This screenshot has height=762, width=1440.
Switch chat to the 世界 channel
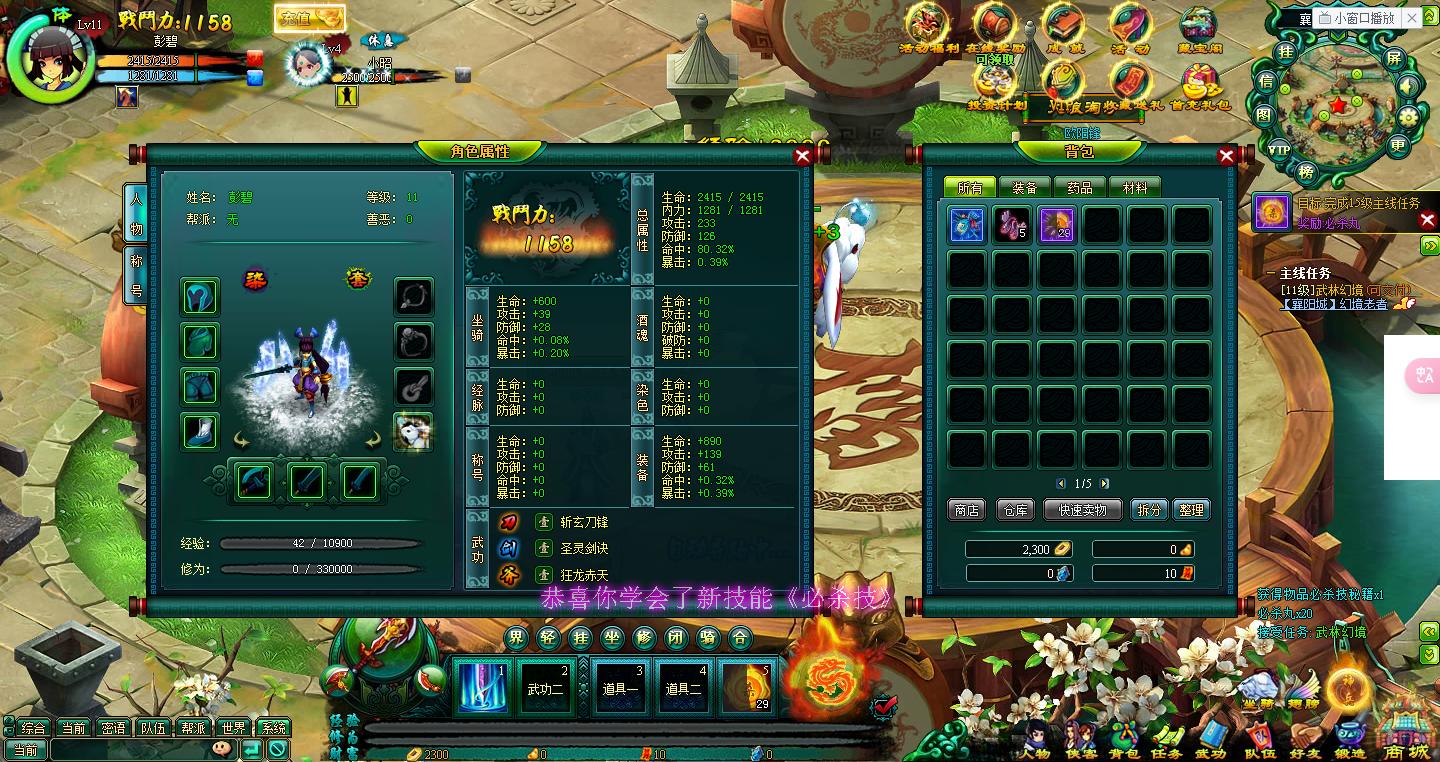pos(233,728)
